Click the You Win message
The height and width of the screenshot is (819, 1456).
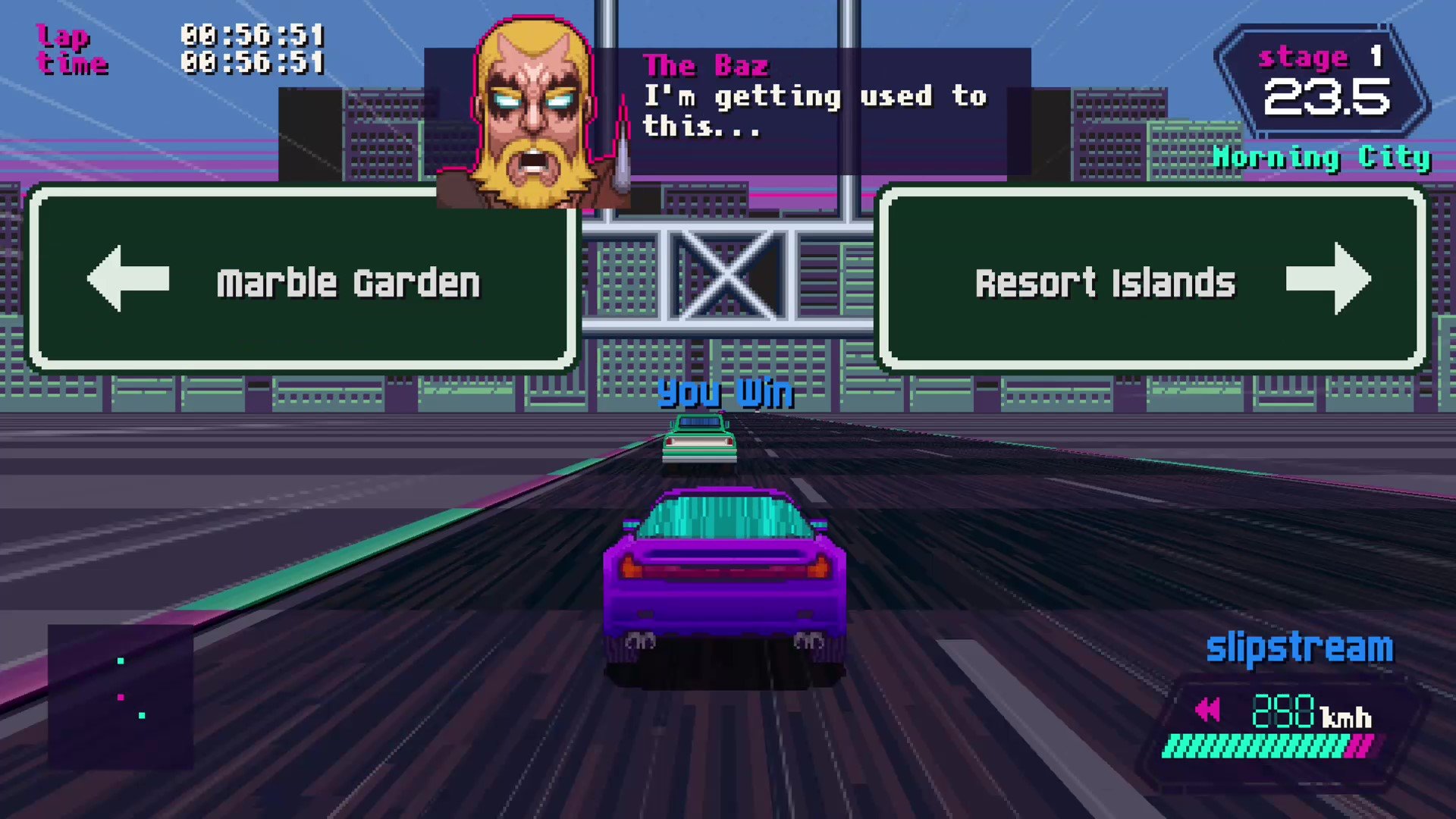[726, 393]
